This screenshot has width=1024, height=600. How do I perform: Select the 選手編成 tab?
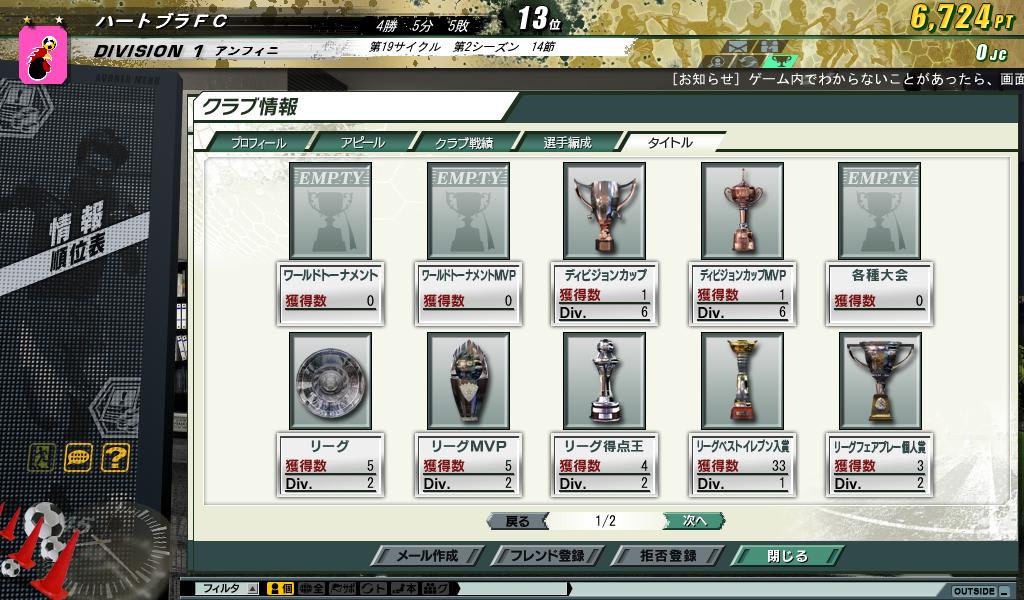click(567, 143)
